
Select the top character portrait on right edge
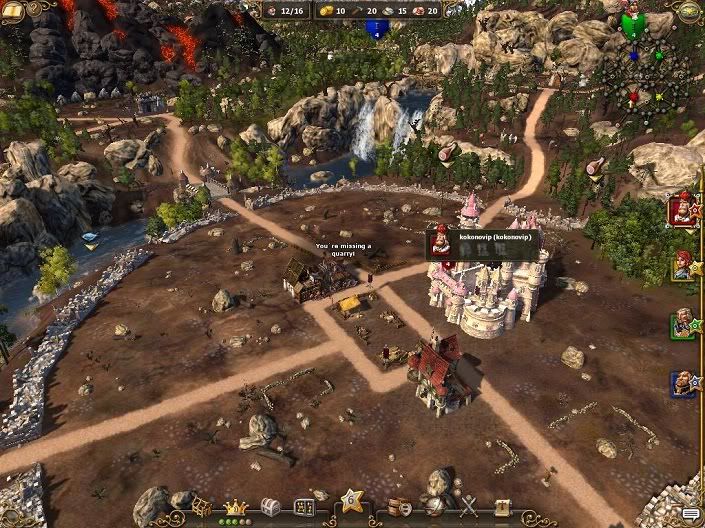tap(683, 210)
